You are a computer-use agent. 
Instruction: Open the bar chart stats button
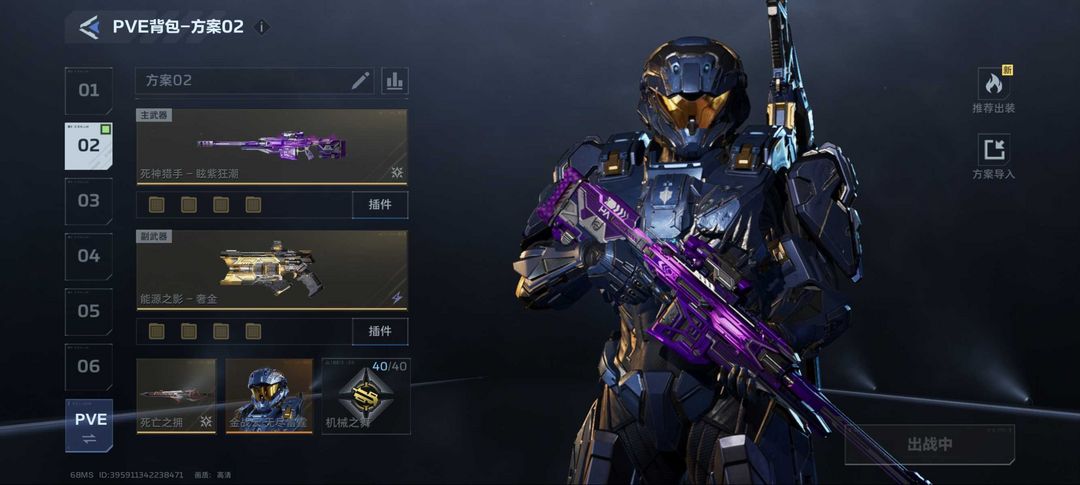coord(395,81)
